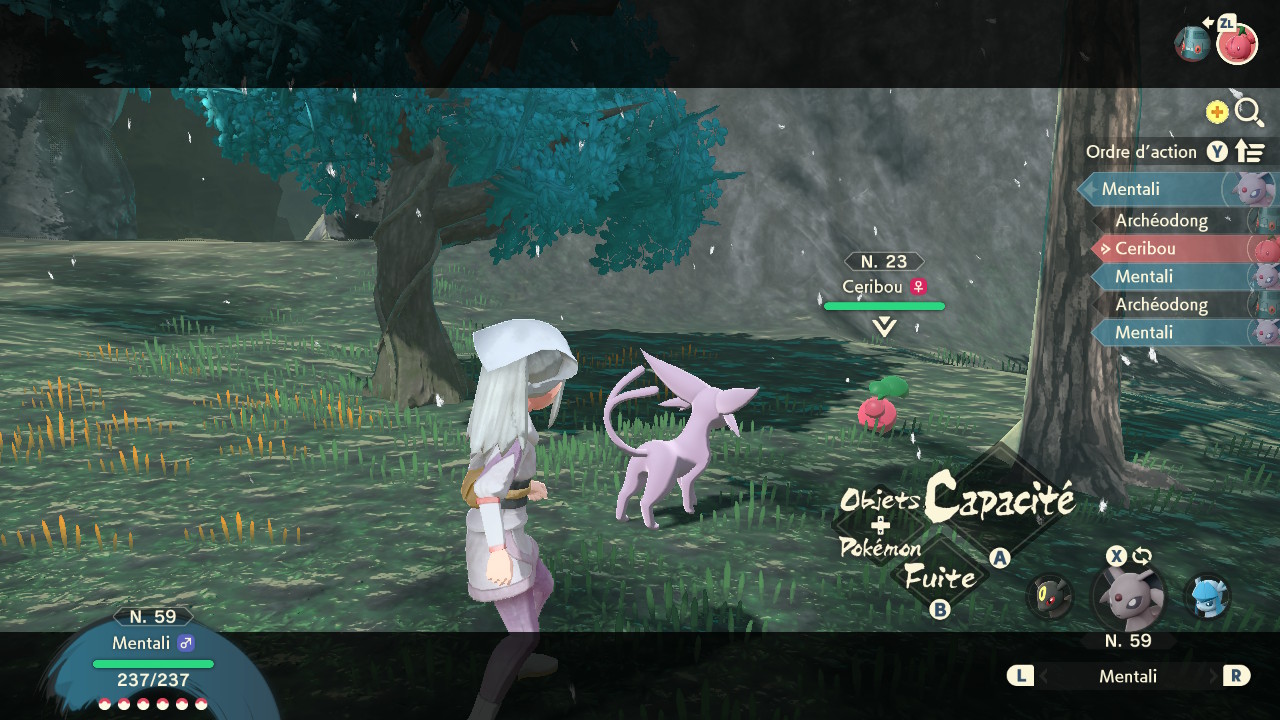Switch target to the Archéodong icon
Viewport: 1280px width, 720px height.
[x=1192, y=45]
